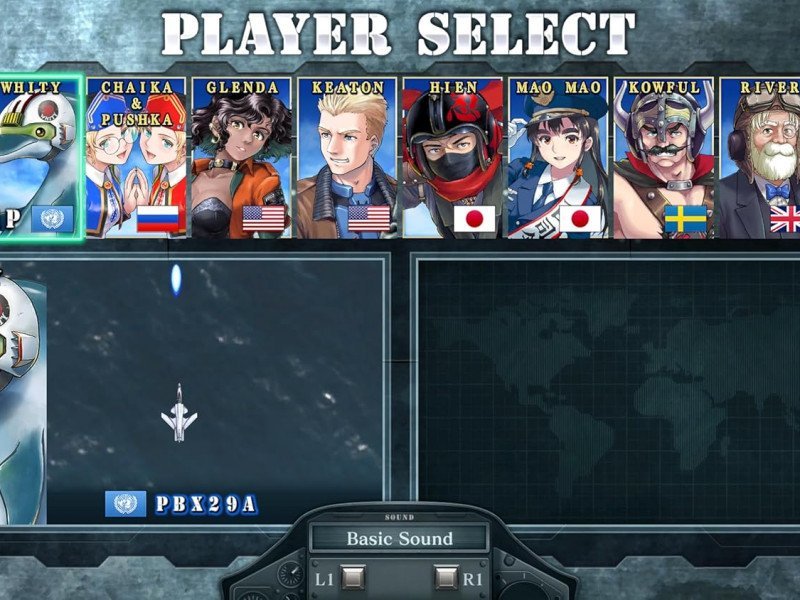800x600 pixels.
Task: Pick Glenda as your pilot
Action: [x=241, y=158]
